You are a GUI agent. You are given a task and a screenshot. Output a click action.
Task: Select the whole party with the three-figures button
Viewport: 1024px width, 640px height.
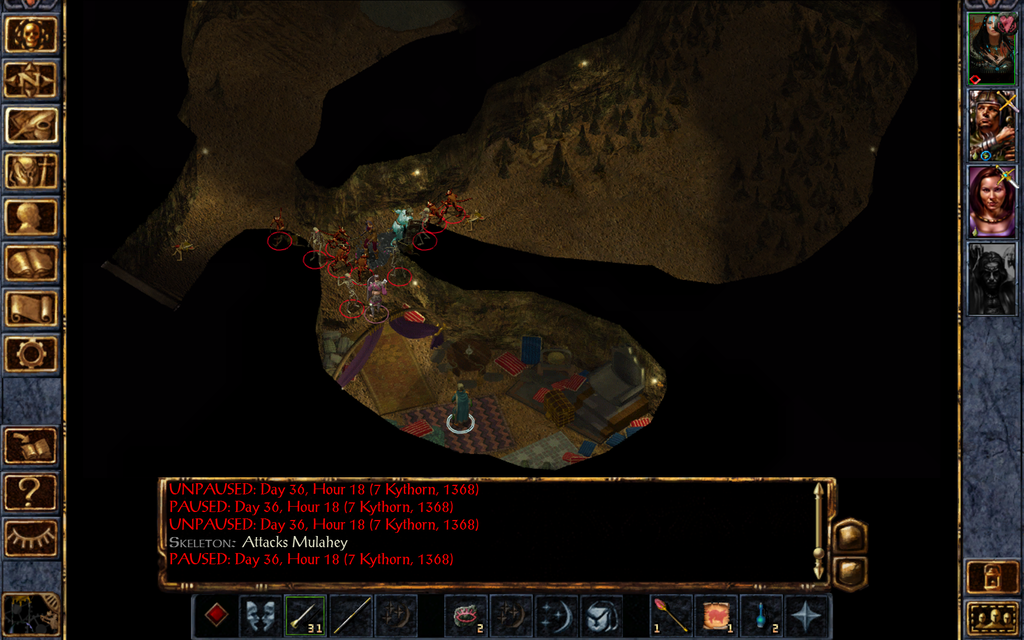point(991,618)
